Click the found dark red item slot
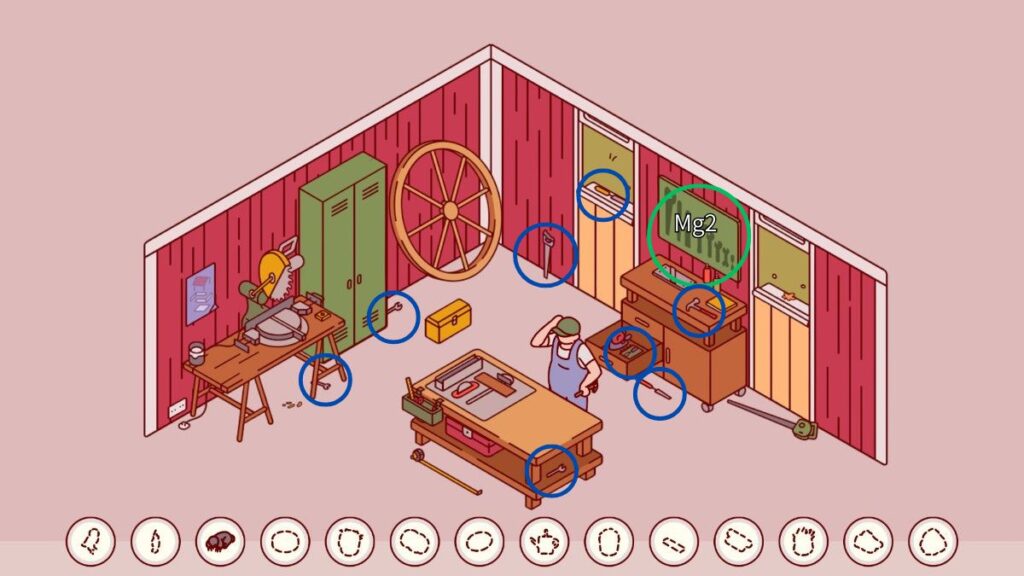1024x576 pixels. tap(220, 542)
